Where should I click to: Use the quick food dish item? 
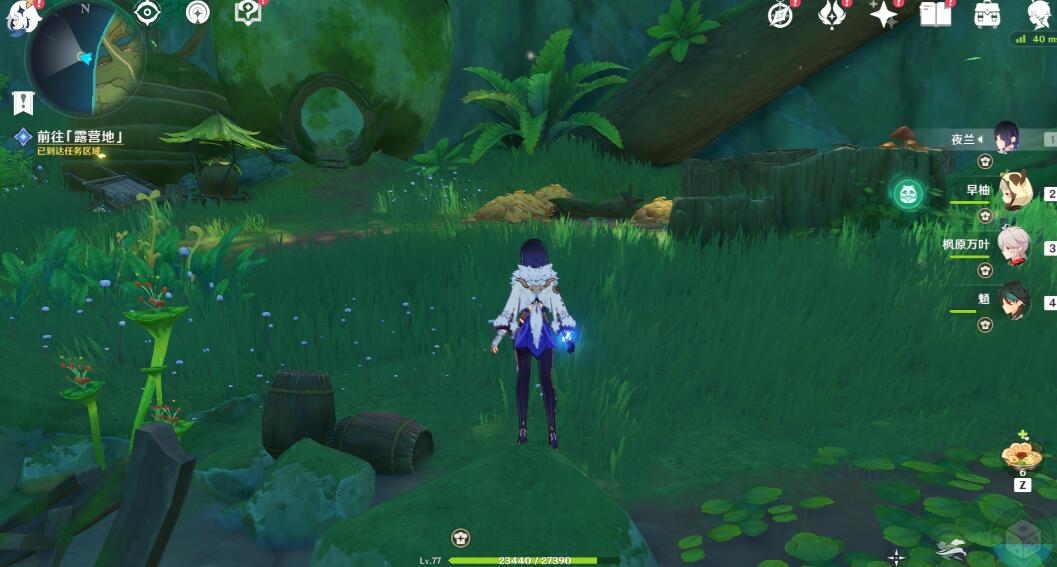pos(1022,458)
